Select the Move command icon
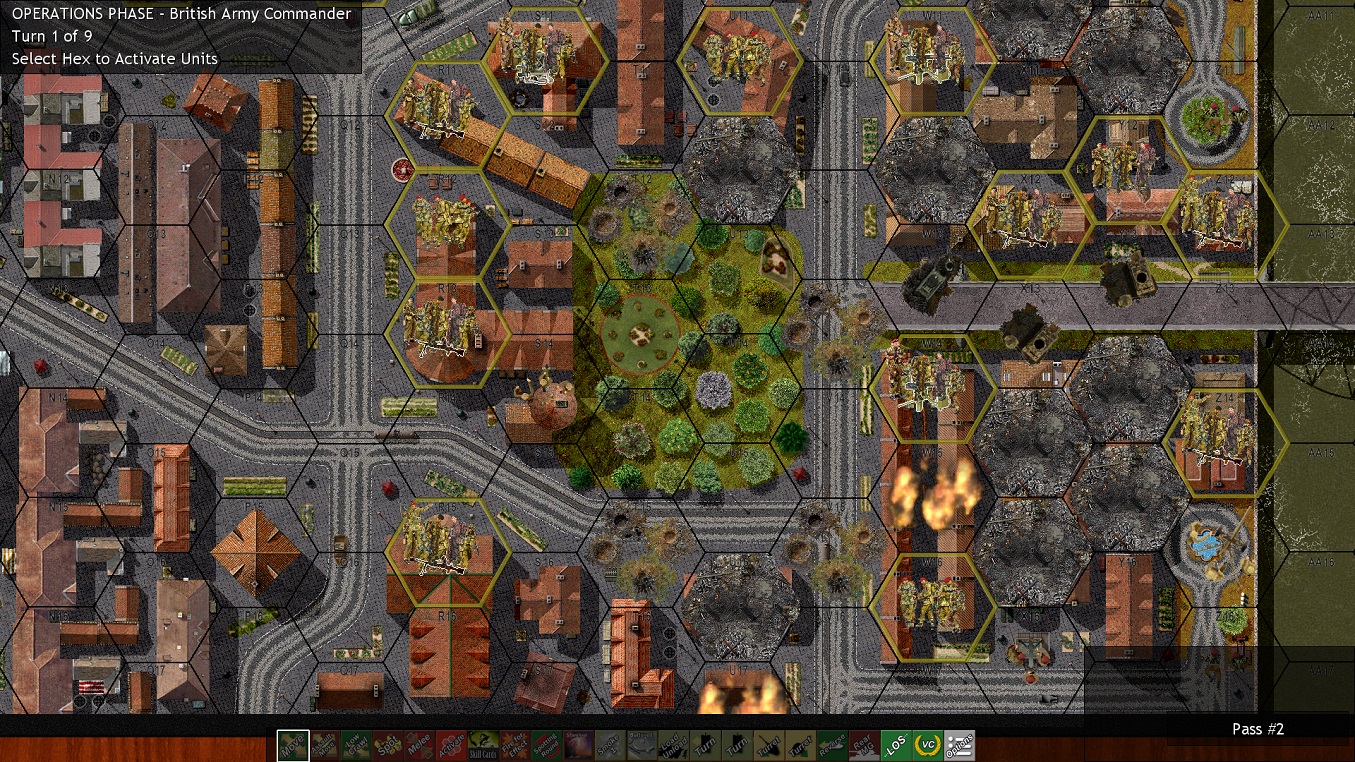 pyautogui.click(x=294, y=745)
